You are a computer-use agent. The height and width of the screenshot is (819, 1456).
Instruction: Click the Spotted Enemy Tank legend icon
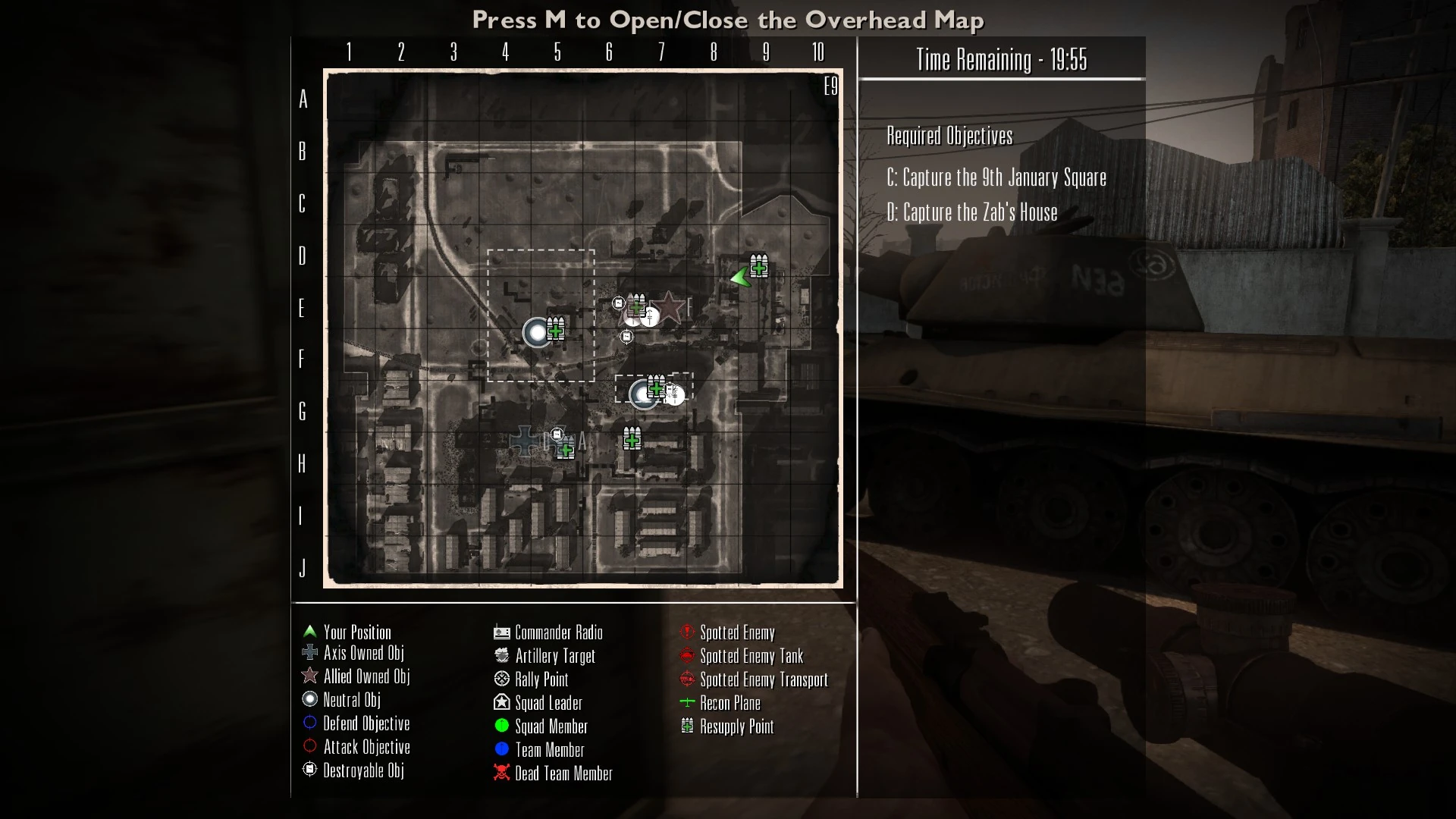(x=688, y=656)
